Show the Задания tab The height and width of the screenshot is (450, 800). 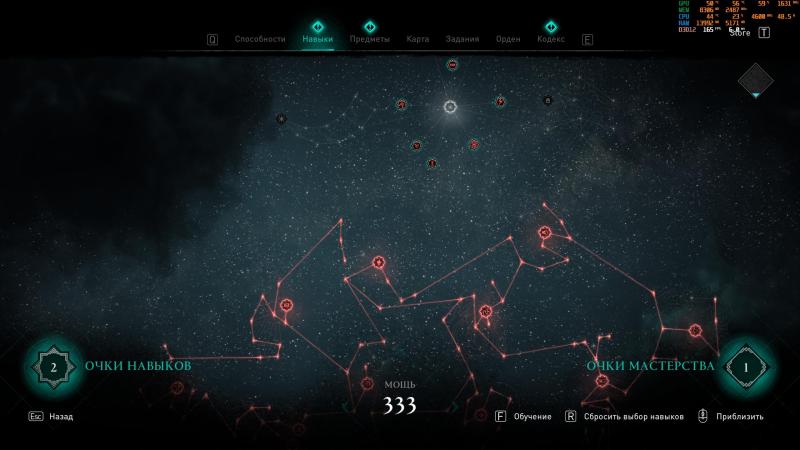tap(462, 39)
